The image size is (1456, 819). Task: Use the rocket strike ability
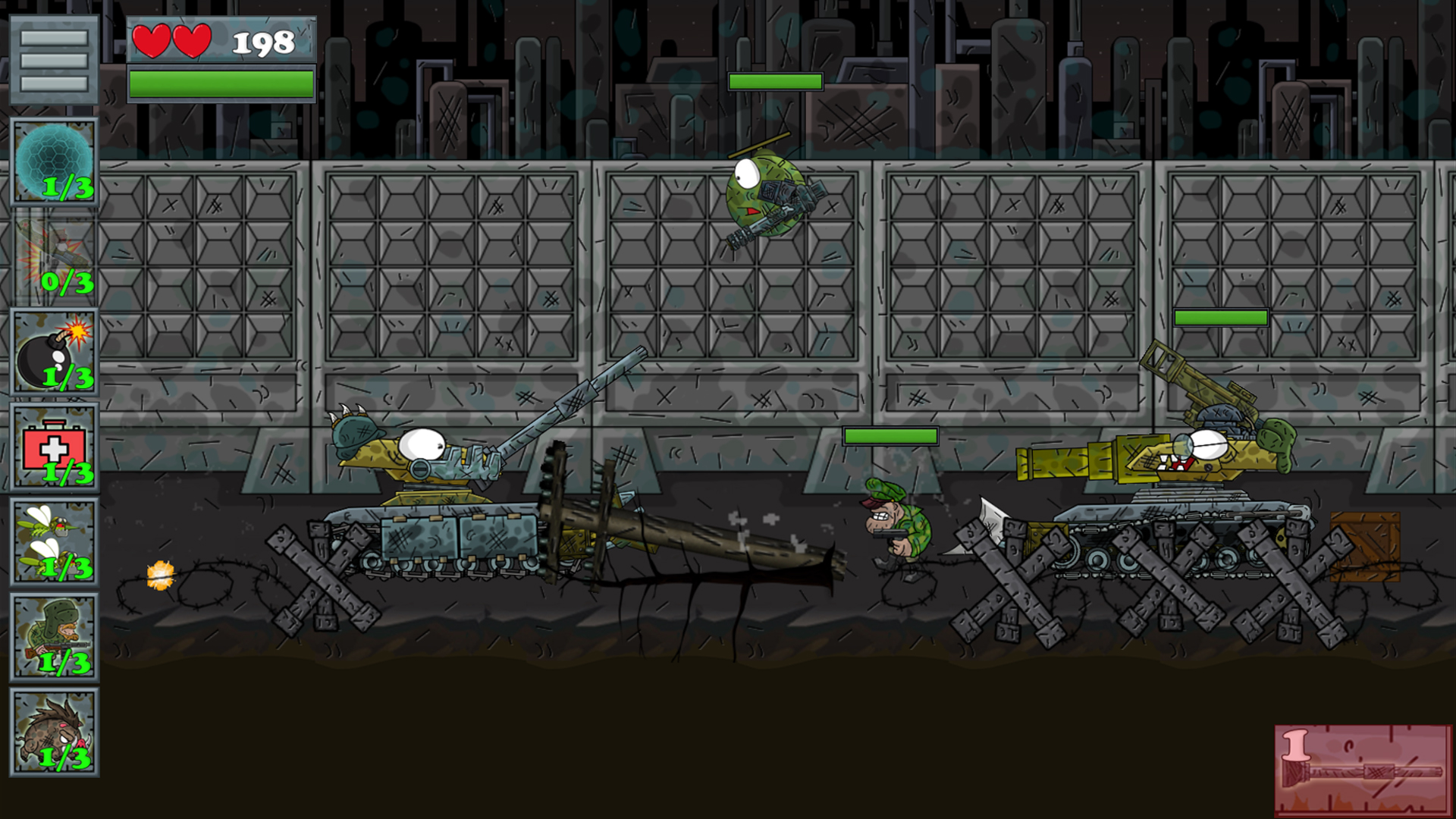tap(54, 257)
